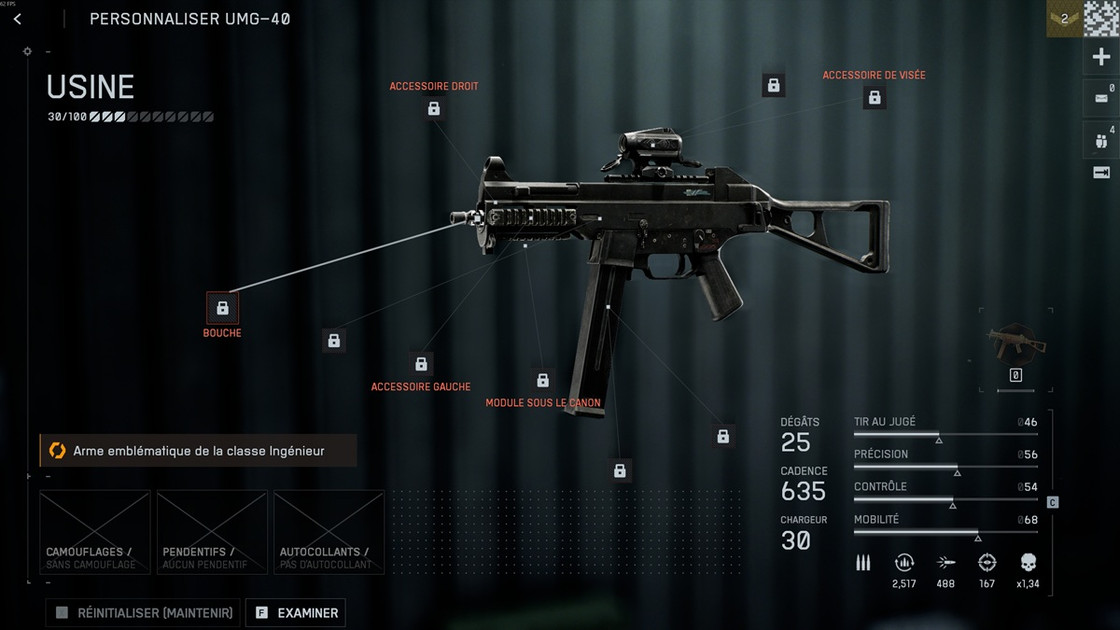Select the UMG-40 weapon thumbnail preview
Screen dimensions: 1120x630
(x=1015, y=344)
